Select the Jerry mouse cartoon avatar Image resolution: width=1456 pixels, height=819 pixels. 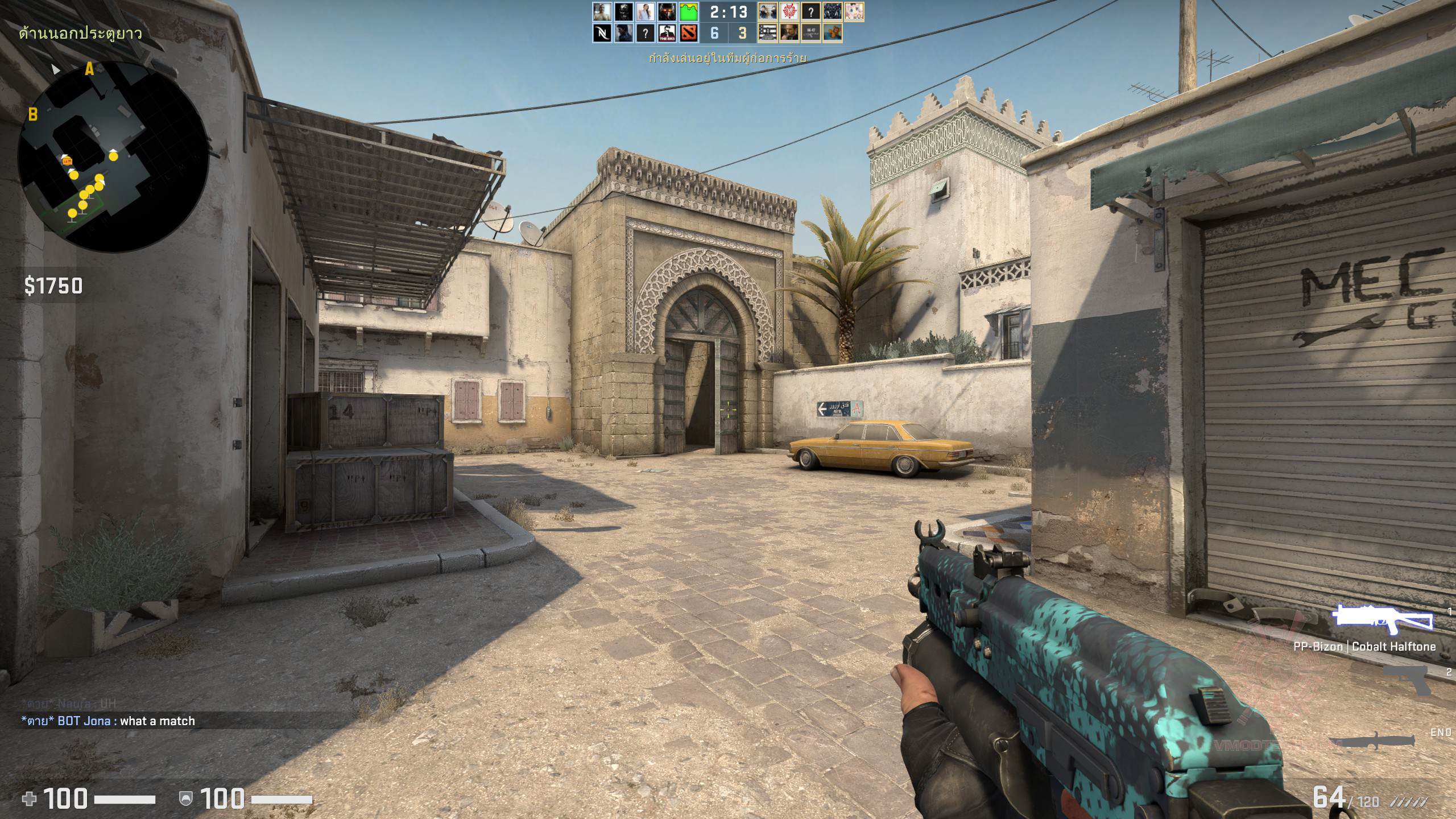pyautogui.click(x=832, y=33)
